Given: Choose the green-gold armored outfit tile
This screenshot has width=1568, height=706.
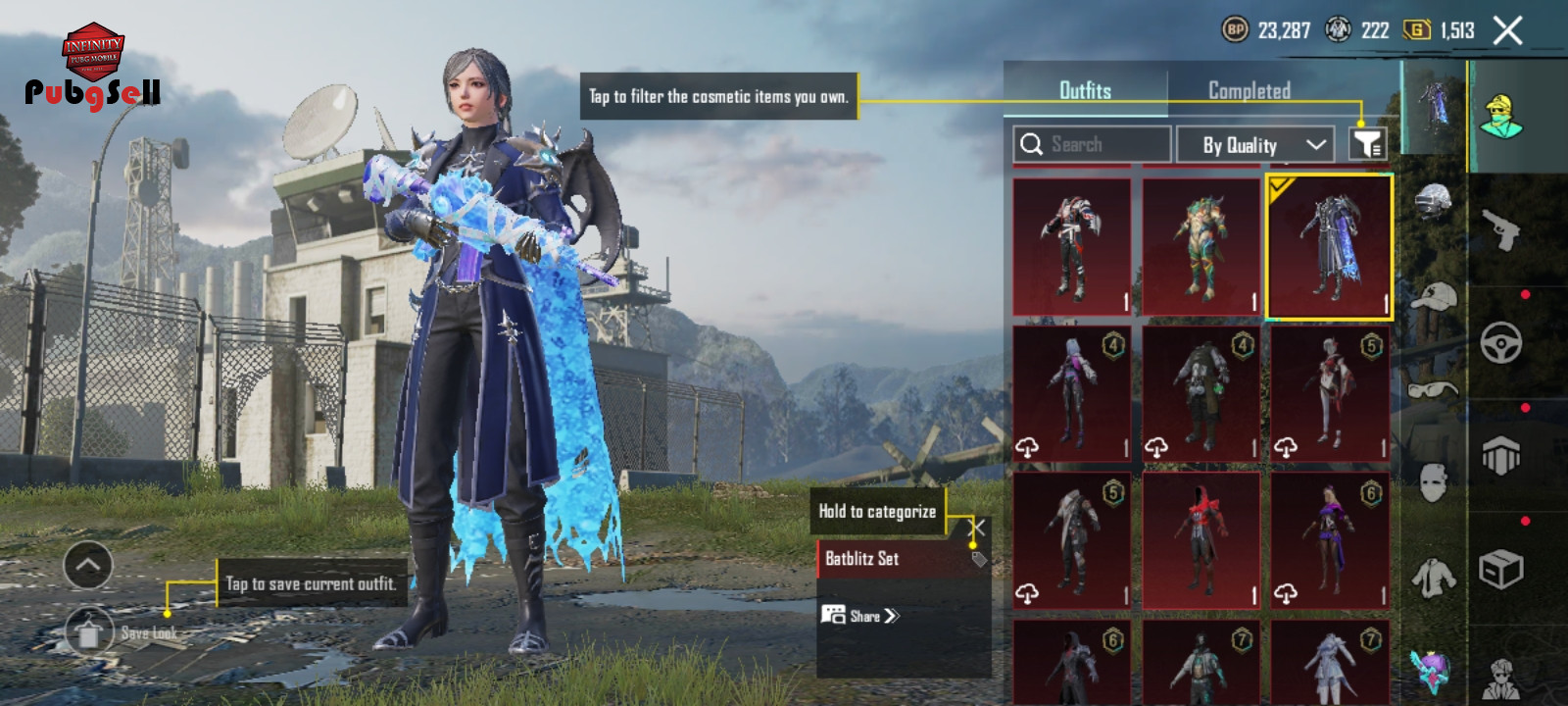Looking at the screenshot, I should pyautogui.click(x=1200, y=247).
